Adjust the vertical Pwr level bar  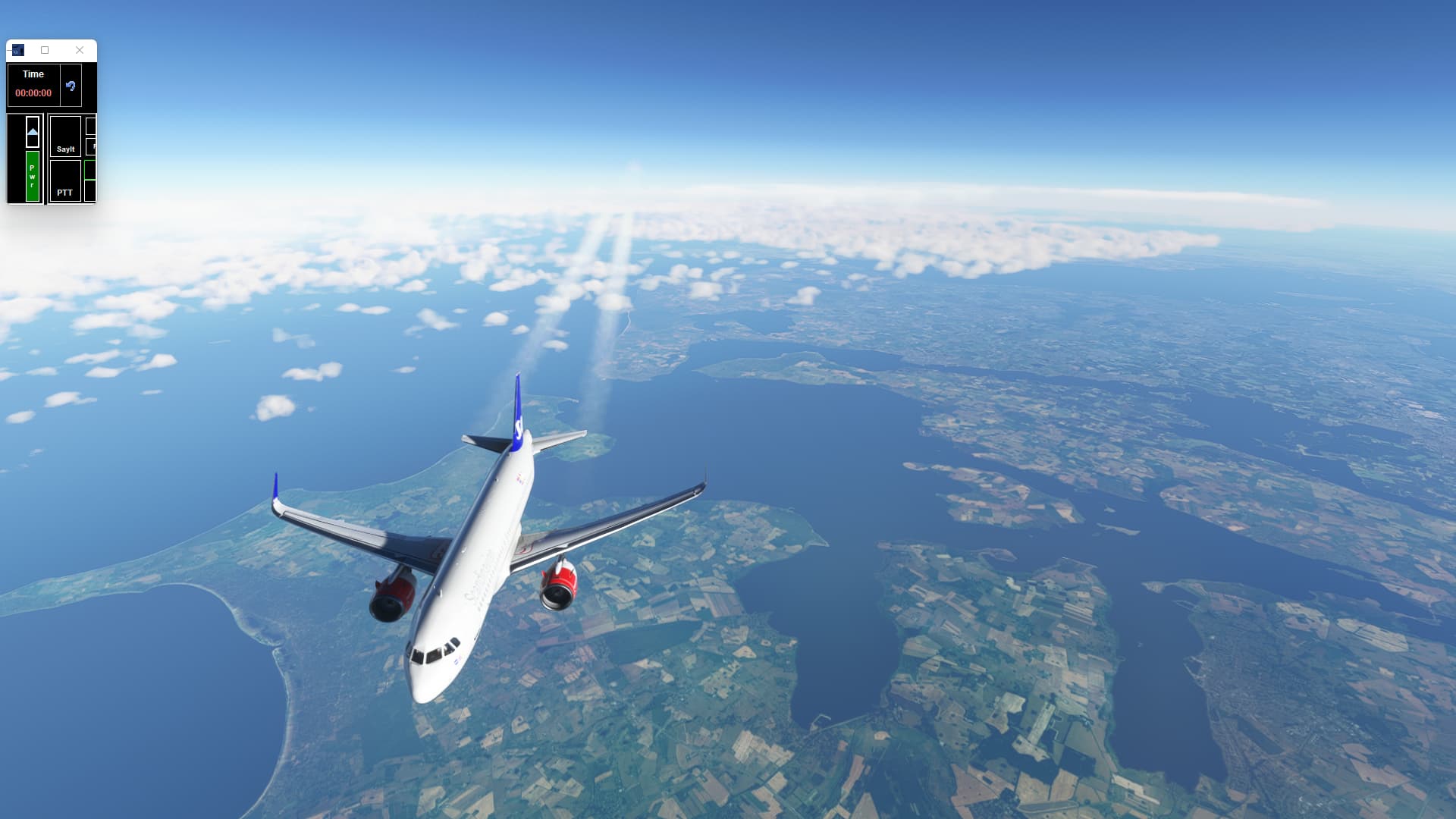point(33,175)
